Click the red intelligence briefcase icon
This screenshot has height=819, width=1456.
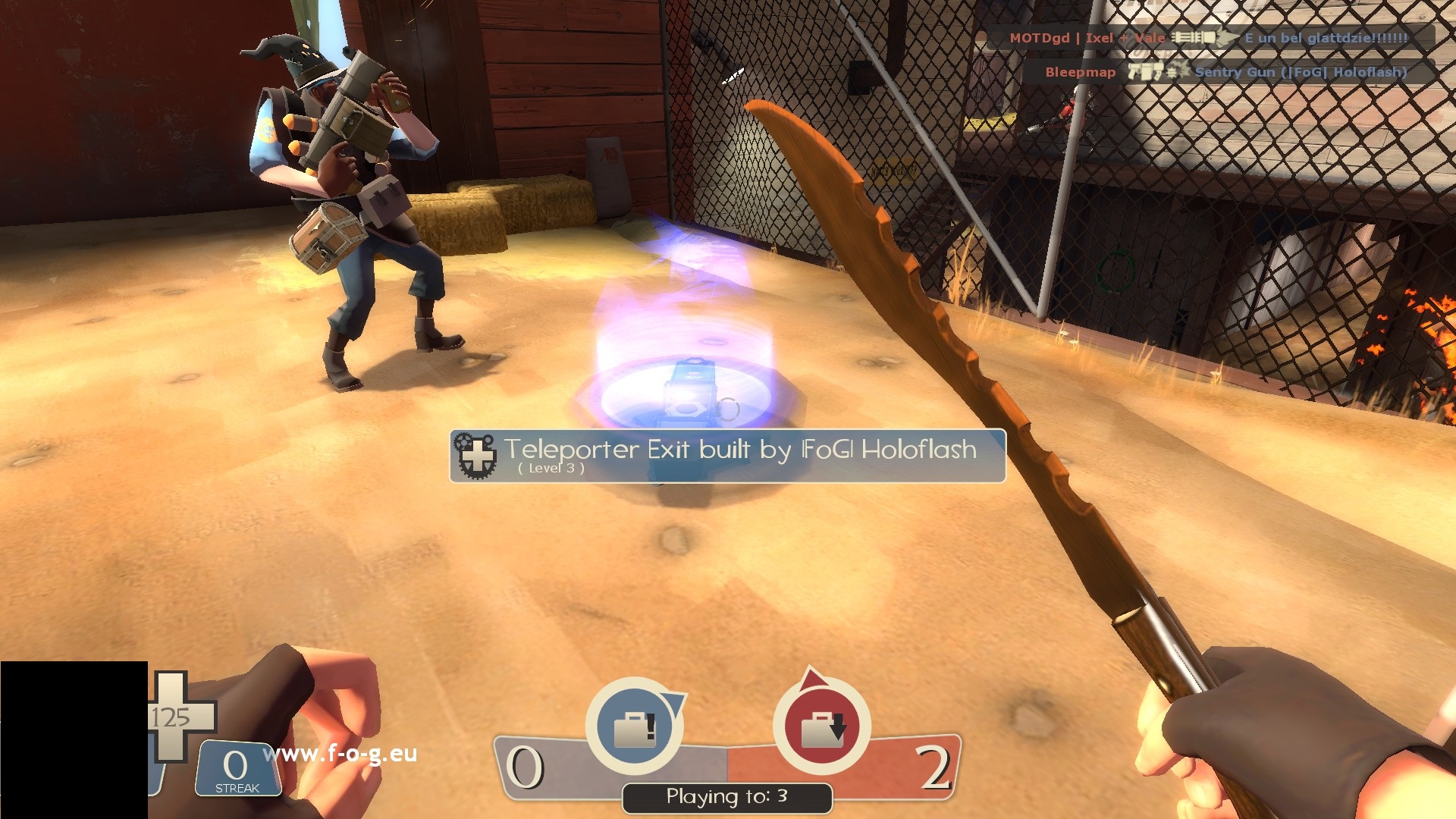pyautogui.click(x=821, y=726)
